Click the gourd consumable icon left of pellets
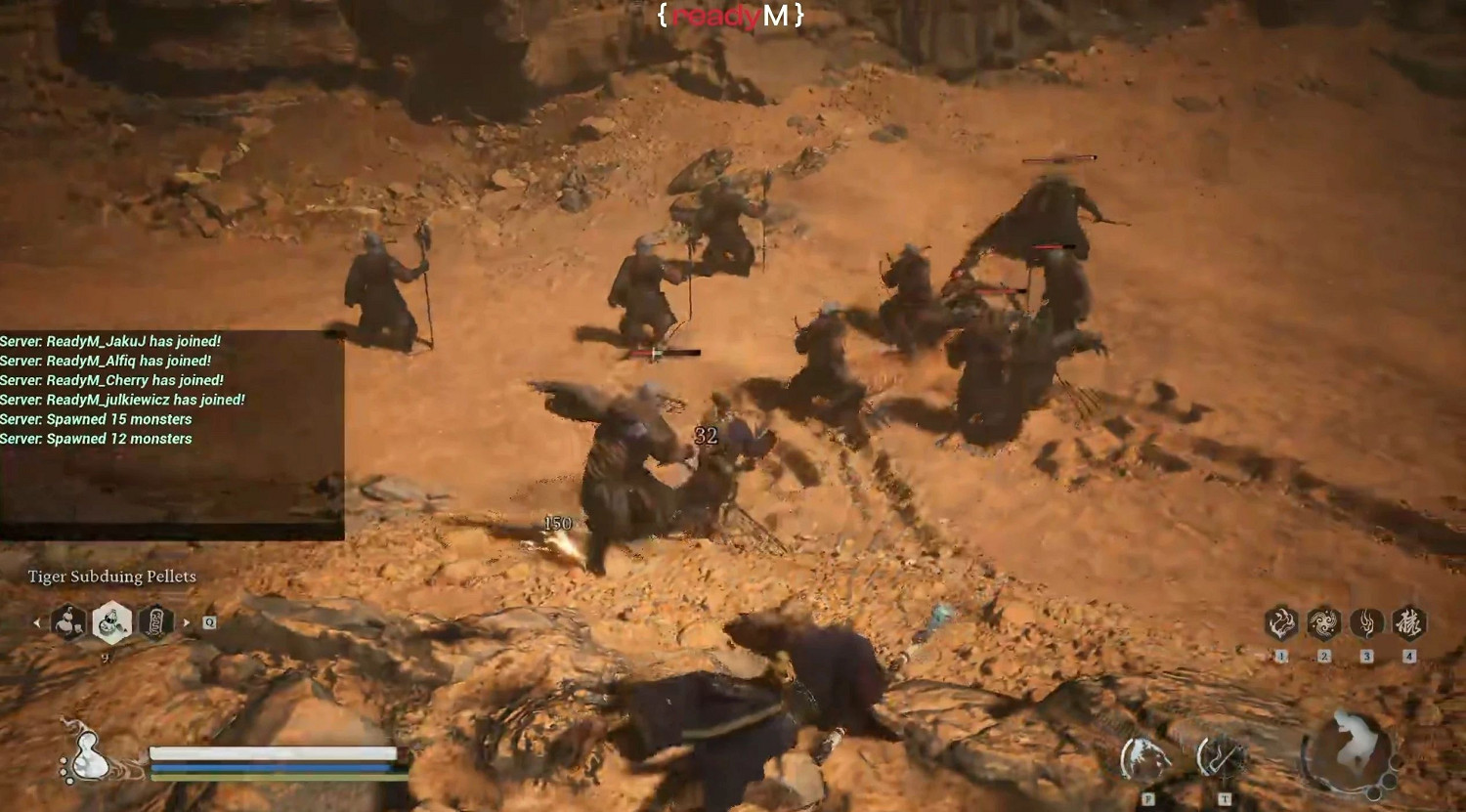This screenshot has height=812, width=1466. pos(67,622)
